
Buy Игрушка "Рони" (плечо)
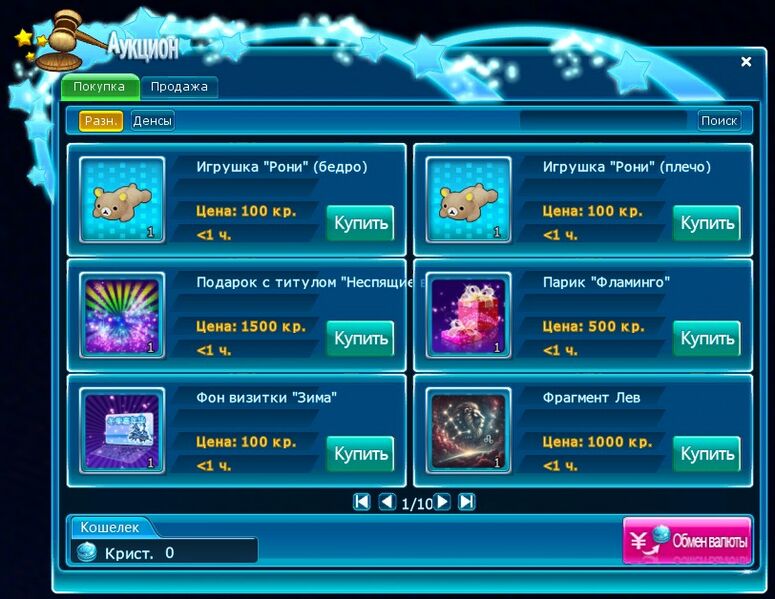[x=706, y=223]
